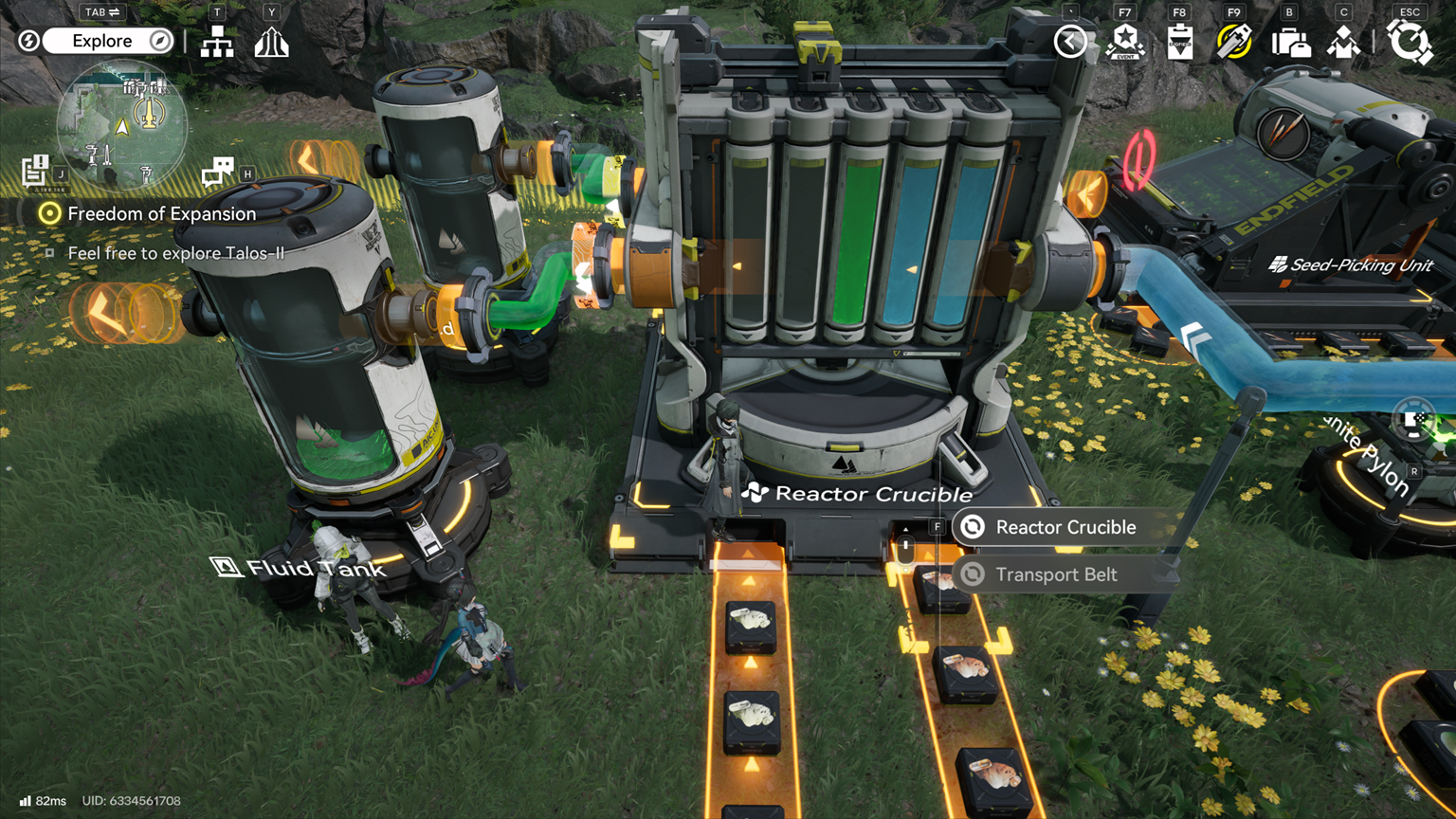Open the circular minimap
Viewport: 1456px width, 819px height.
click(121, 124)
